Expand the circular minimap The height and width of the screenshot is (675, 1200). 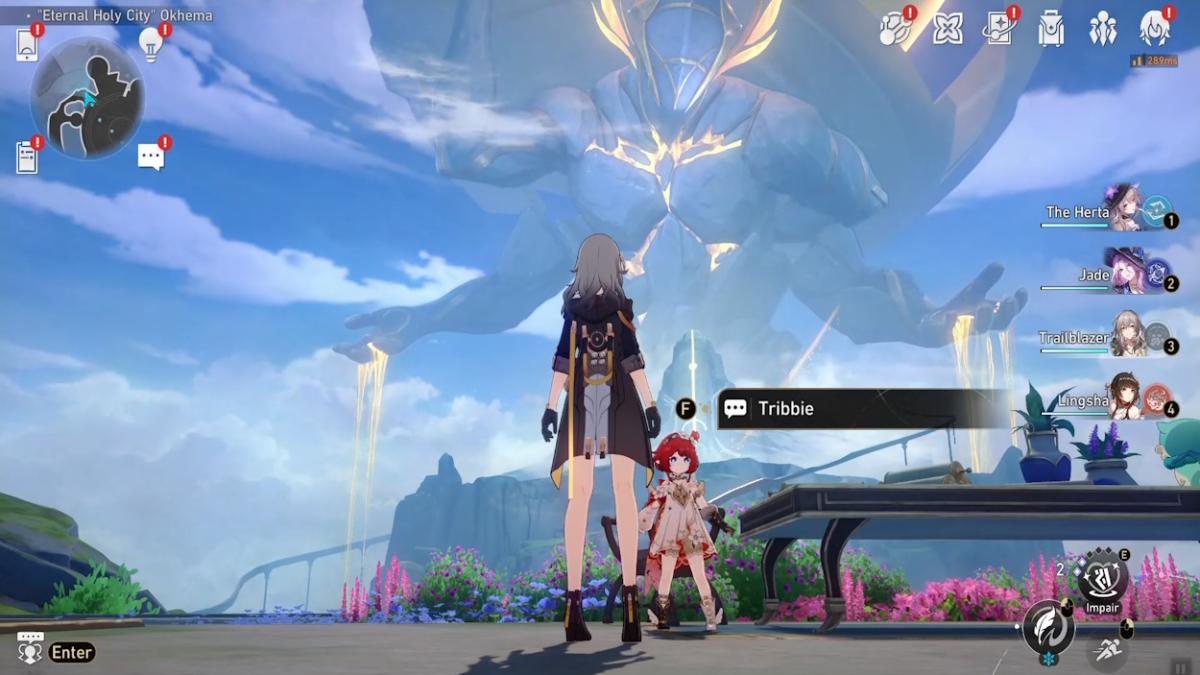(87, 97)
